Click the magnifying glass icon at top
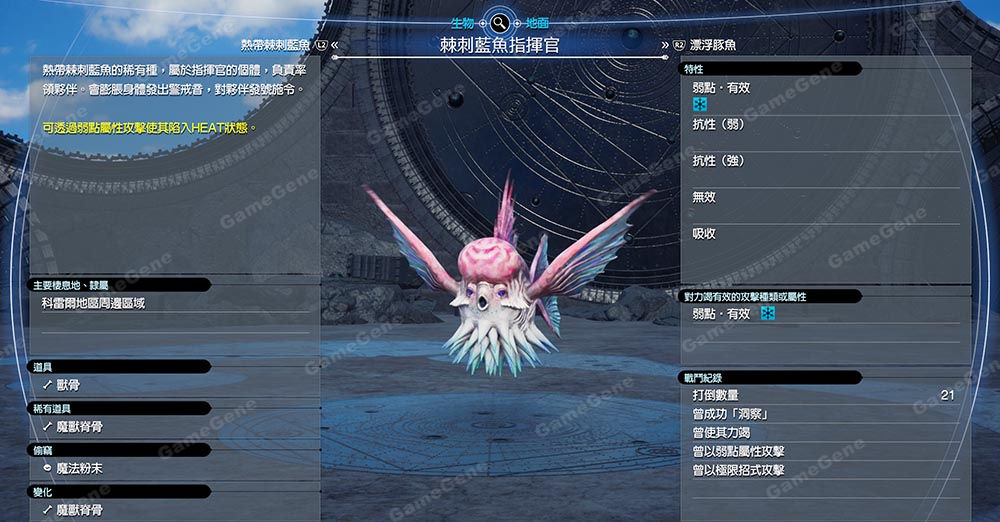Screen dimensions: 1000x522 coord(498,21)
